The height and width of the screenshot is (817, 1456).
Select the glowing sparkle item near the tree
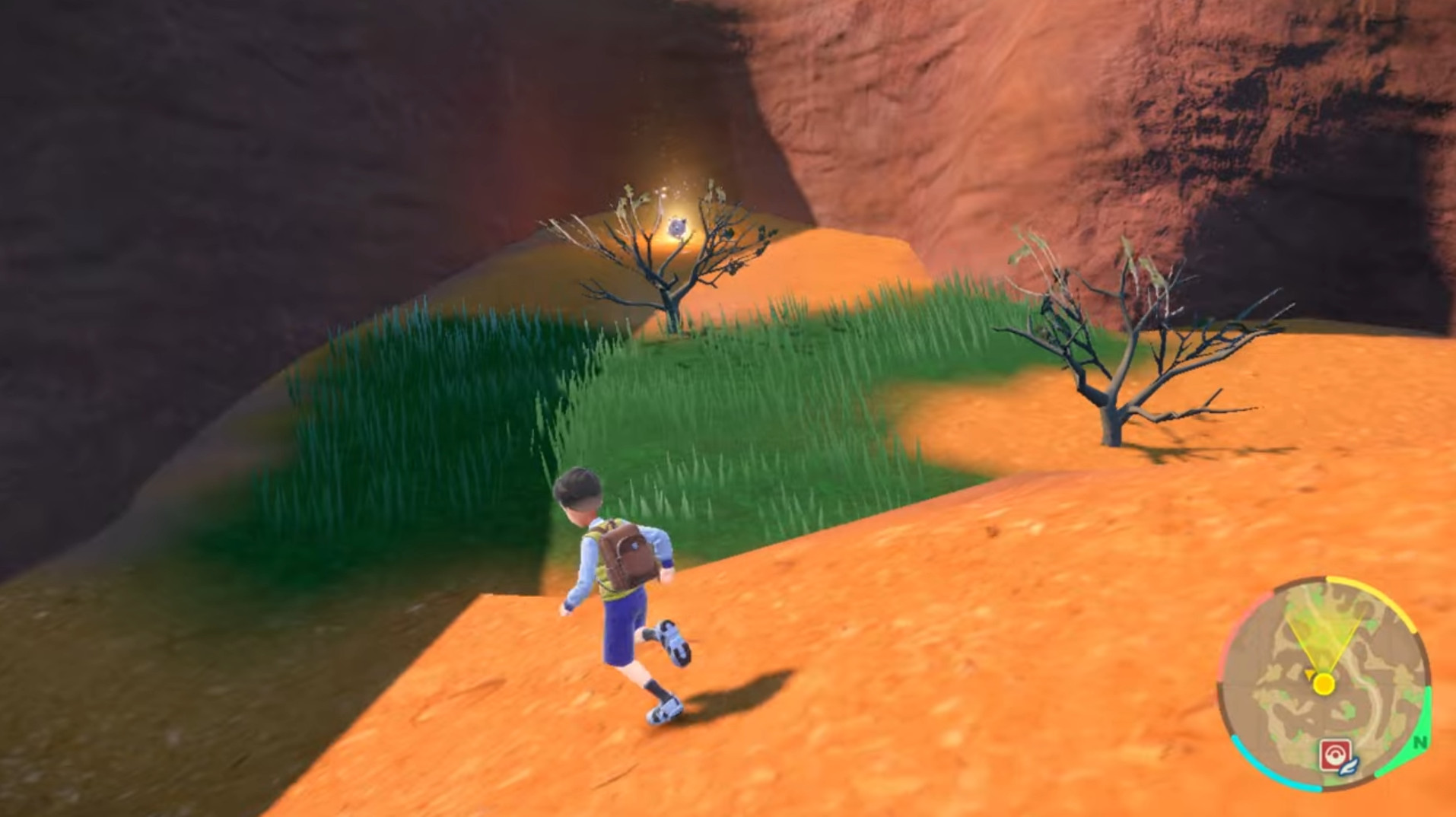pos(677,226)
